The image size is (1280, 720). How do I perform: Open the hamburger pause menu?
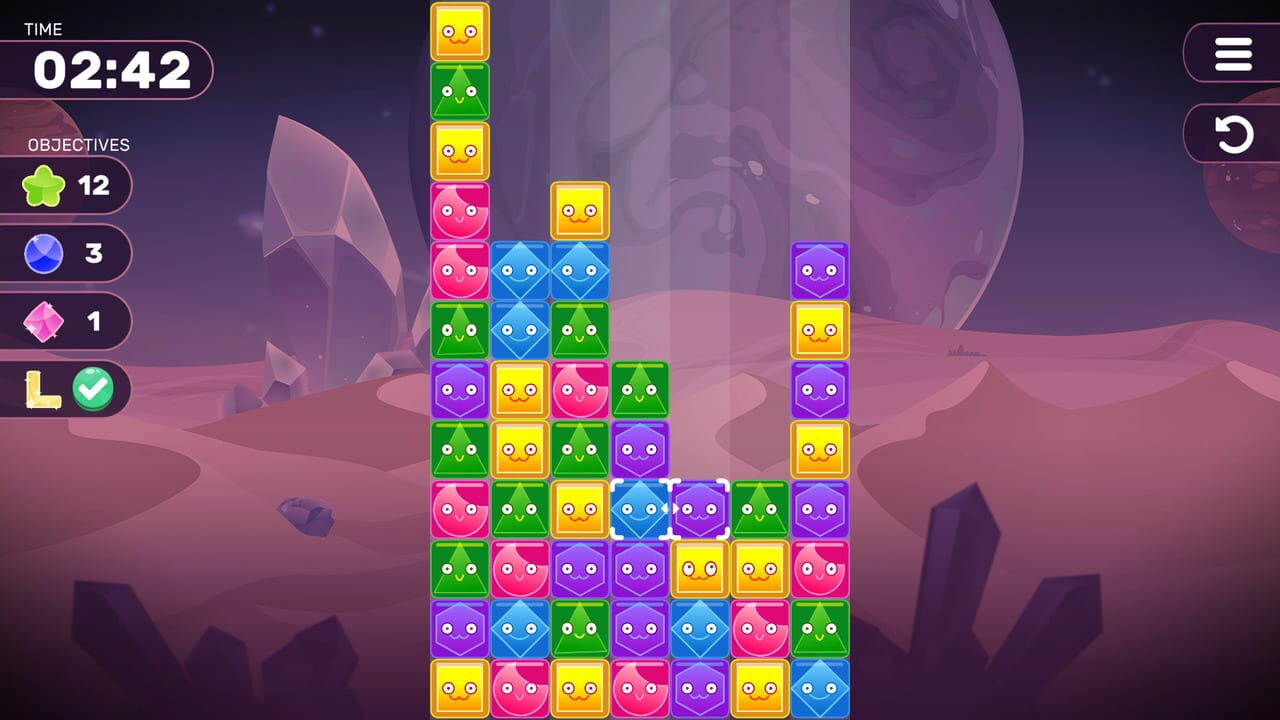click(x=1232, y=54)
